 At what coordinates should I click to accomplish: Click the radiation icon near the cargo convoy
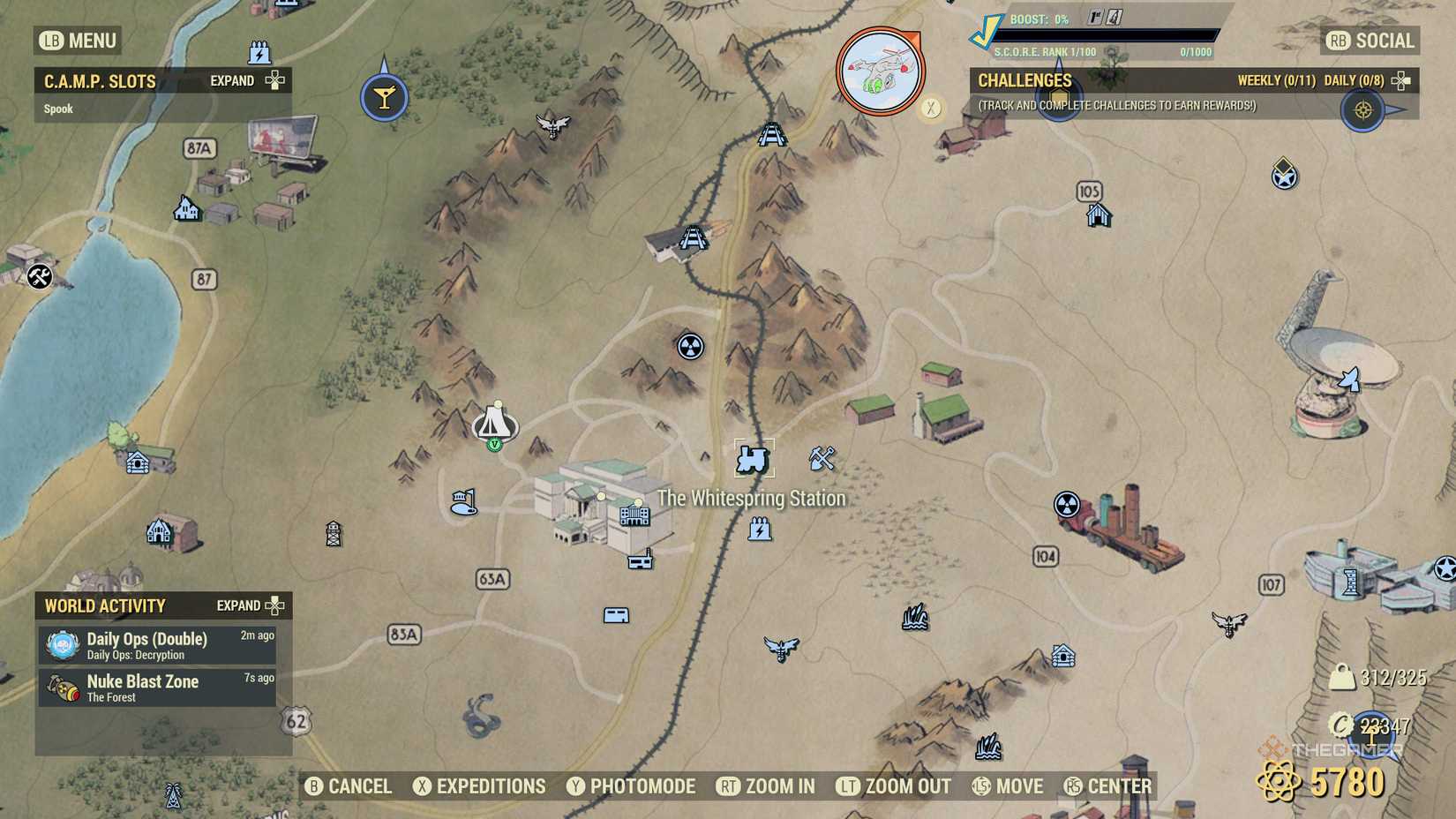[x=1069, y=506]
